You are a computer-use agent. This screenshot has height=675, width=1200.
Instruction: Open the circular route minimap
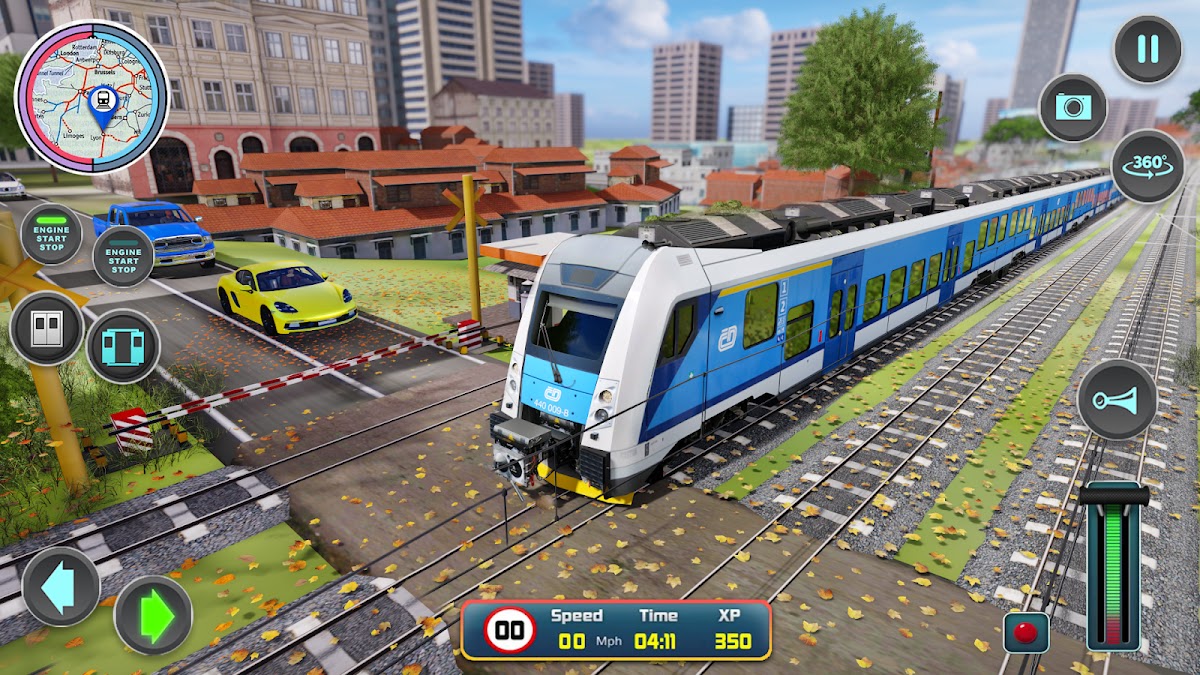pyautogui.click(x=92, y=97)
